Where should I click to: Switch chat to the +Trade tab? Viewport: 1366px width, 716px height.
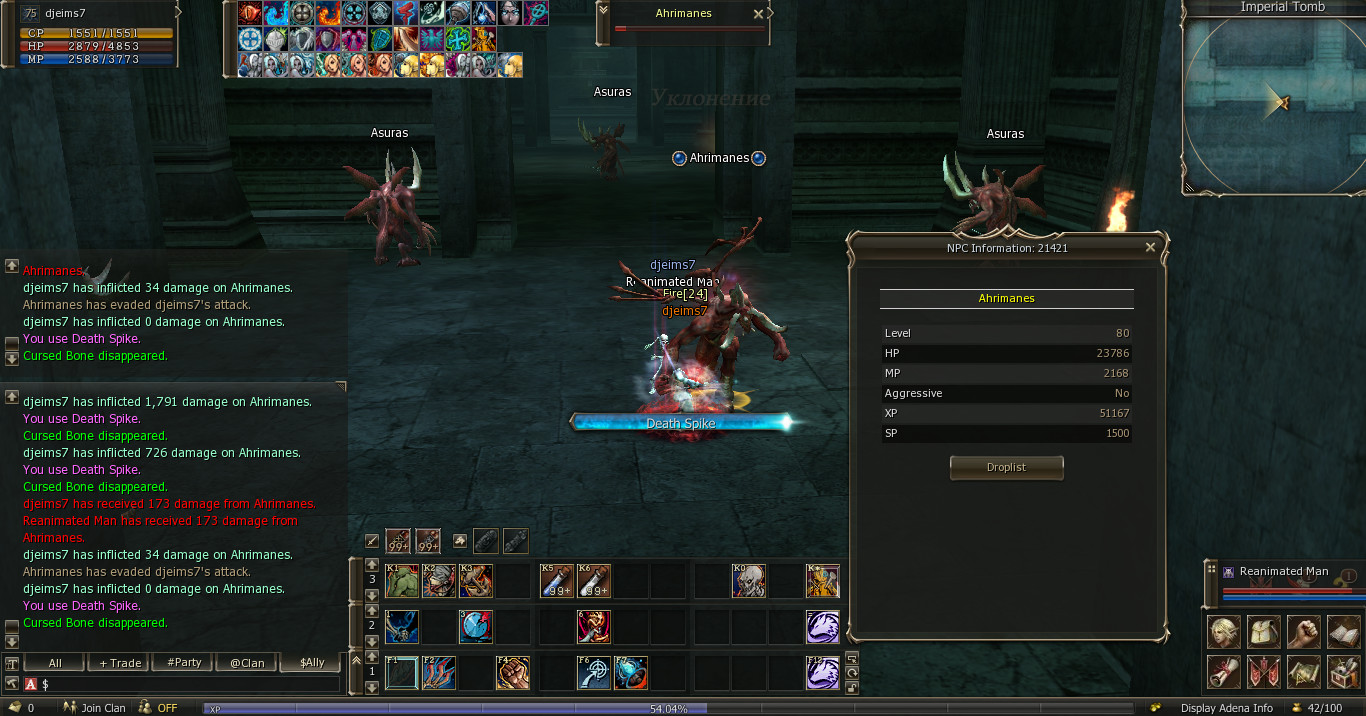coord(120,662)
